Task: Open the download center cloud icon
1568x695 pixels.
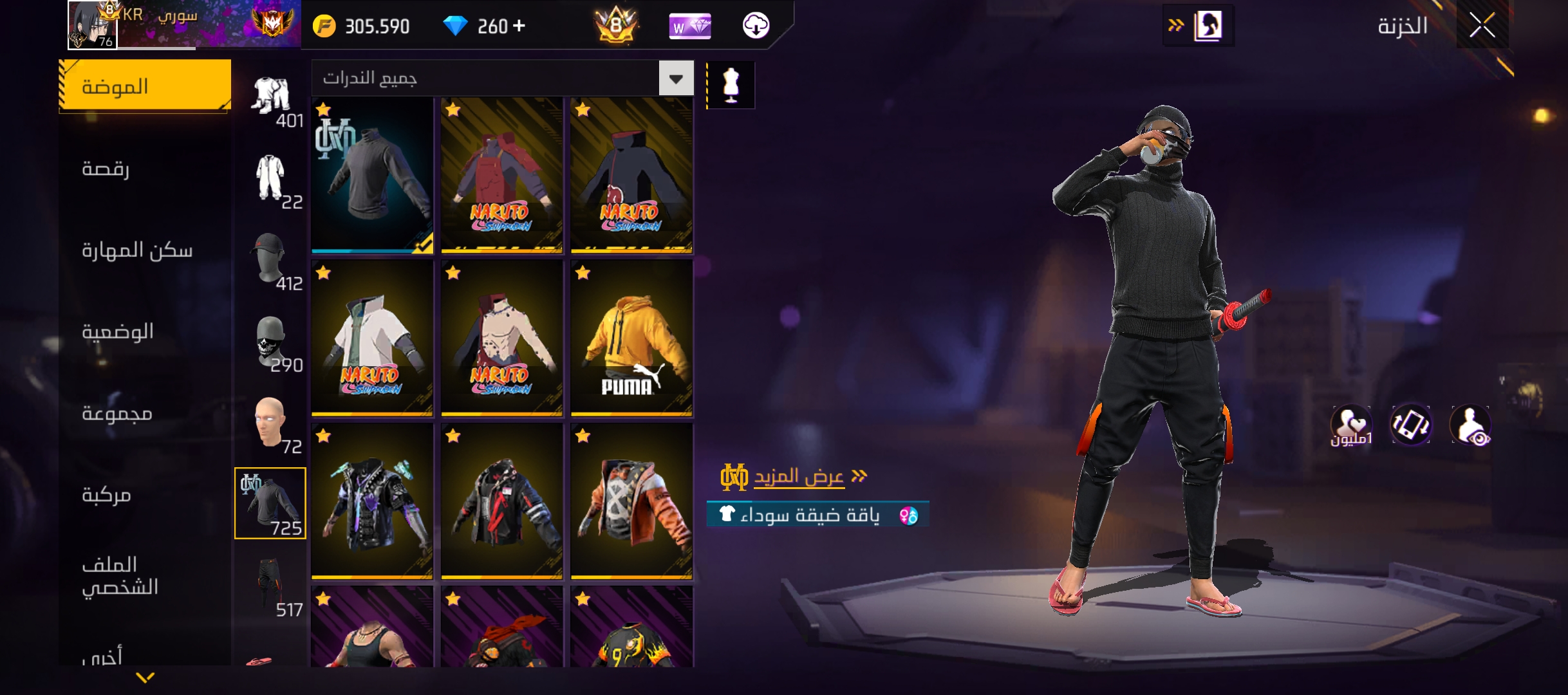Action: [756, 26]
